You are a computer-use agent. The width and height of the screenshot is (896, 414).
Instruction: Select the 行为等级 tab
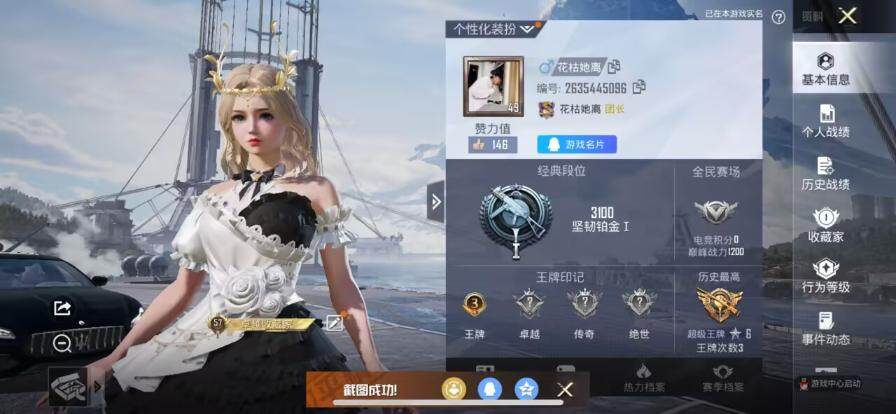[826, 277]
